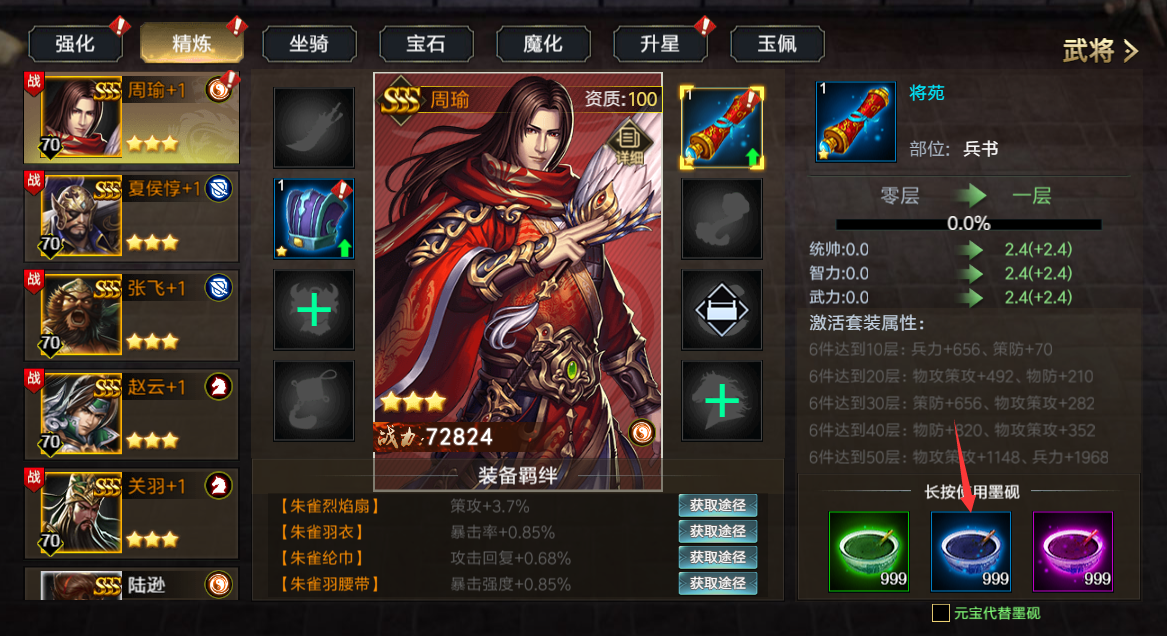
Task: Select the purple chest equipment slot
Action: tap(314, 219)
